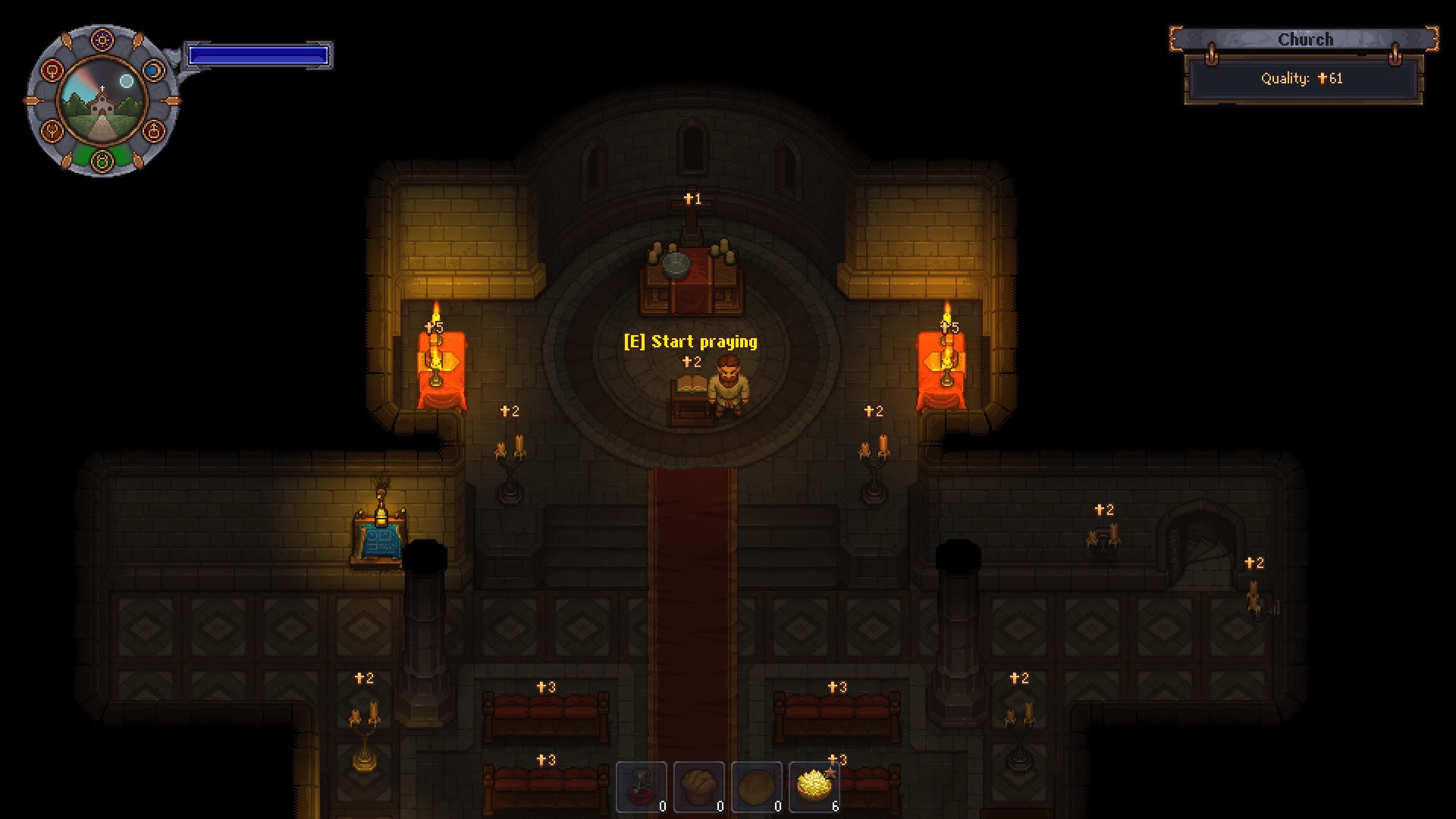This screenshot has height=819, width=1456.
Task: Select the gold pile hotbar slot
Action: pyautogui.click(x=814, y=786)
